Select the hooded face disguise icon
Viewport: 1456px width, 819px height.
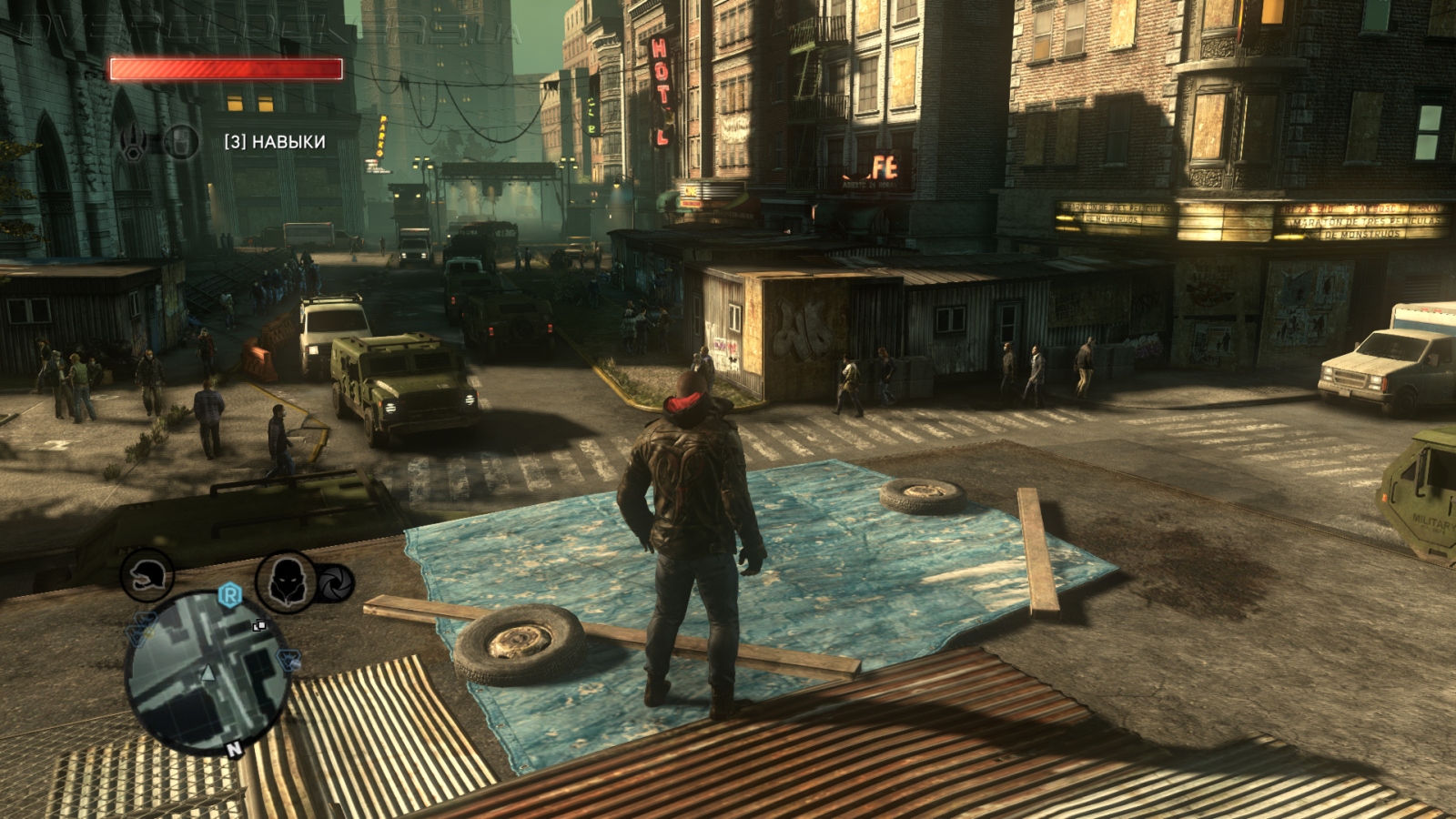pos(285,580)
